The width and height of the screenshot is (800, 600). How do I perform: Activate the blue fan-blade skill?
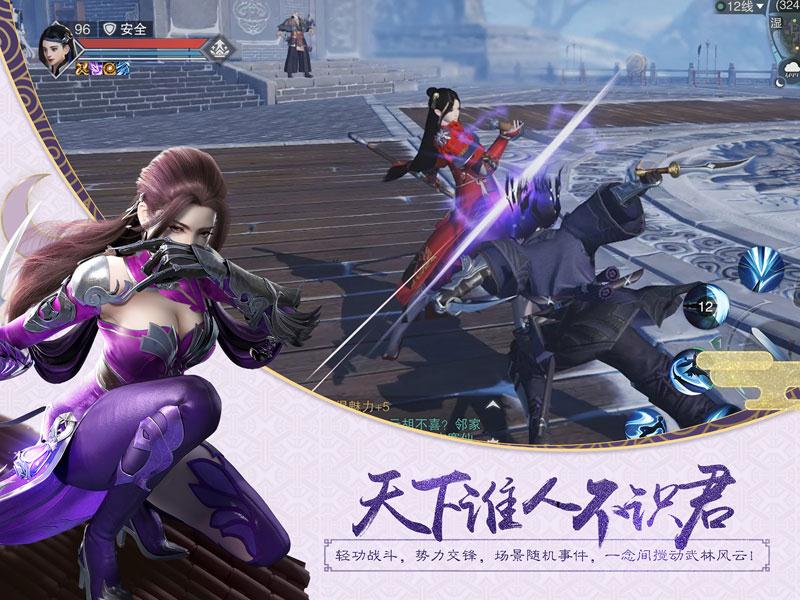pyautogui.click(x=762, y=268)
